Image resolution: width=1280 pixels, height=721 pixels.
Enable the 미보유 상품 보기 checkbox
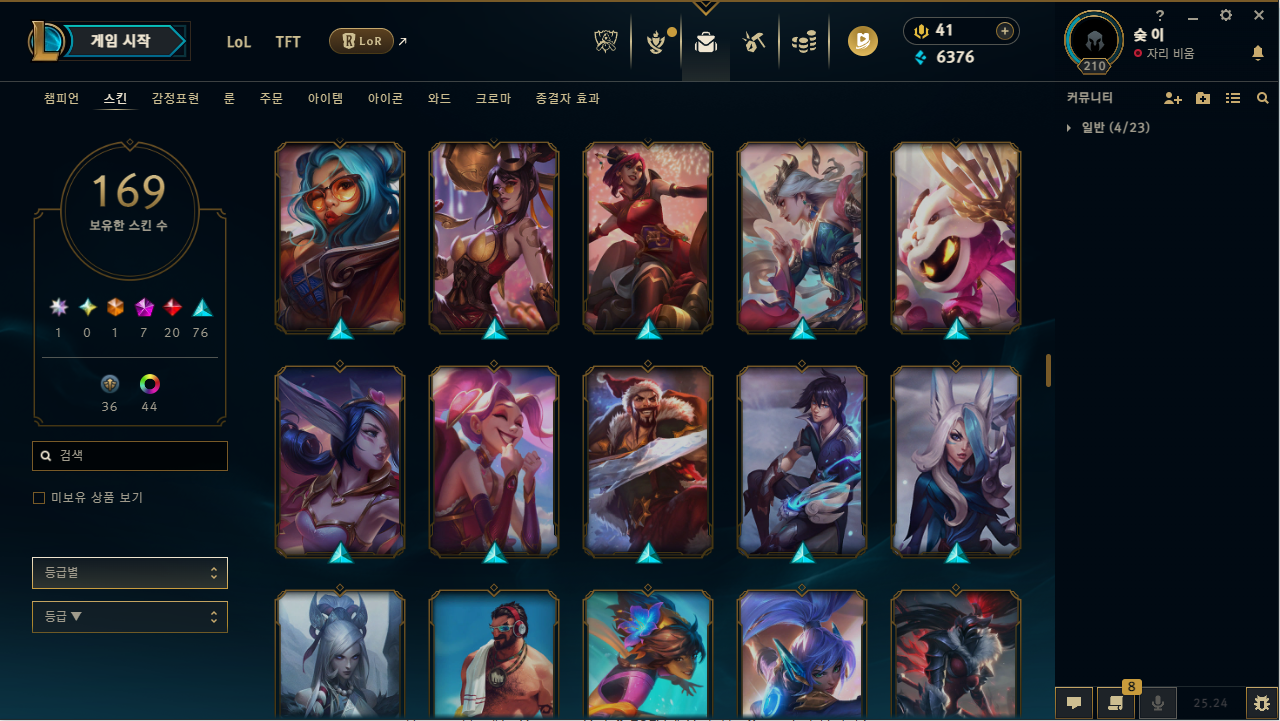(38, 497)
